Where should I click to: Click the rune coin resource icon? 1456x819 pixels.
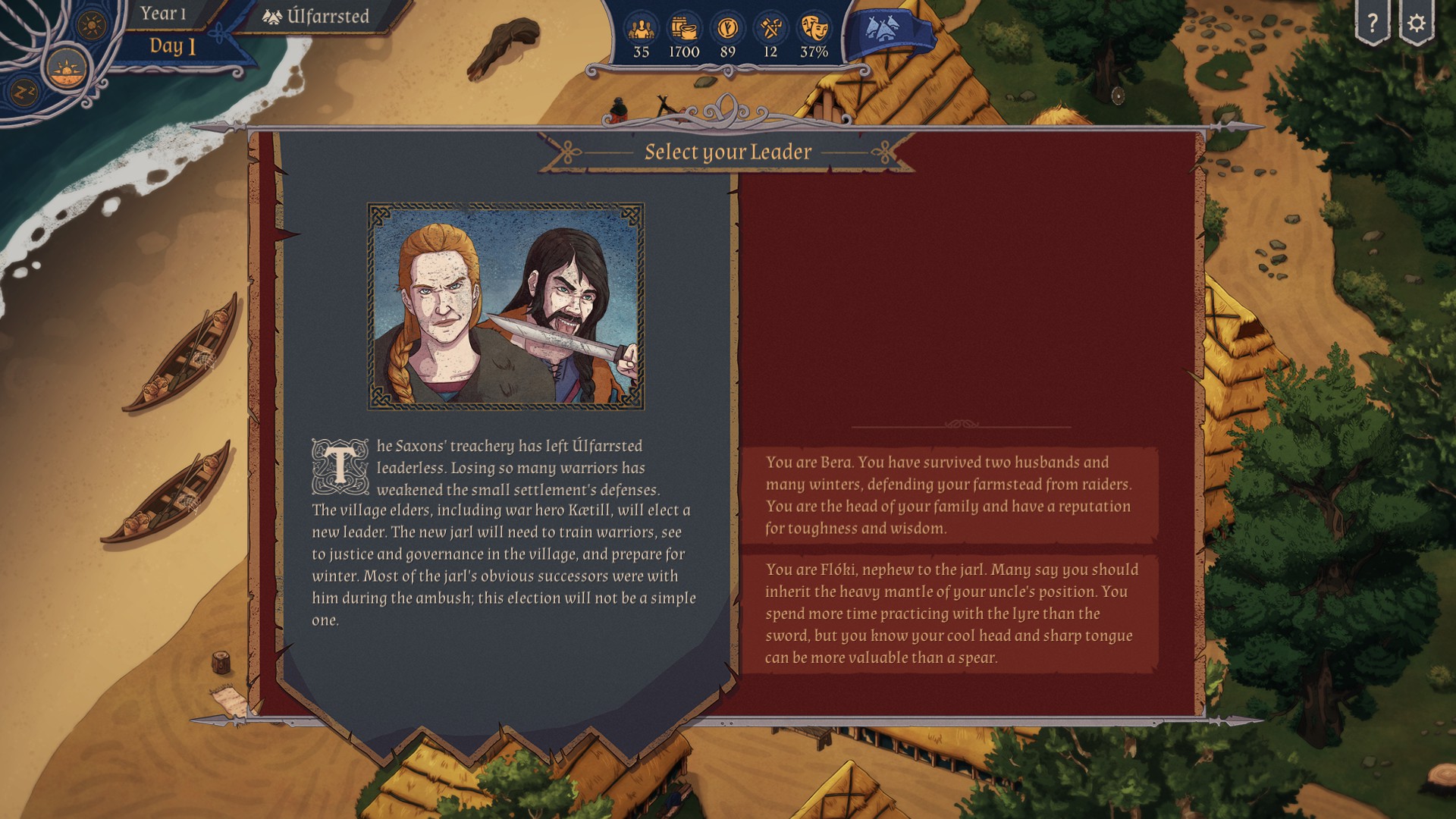click(727, 30)
